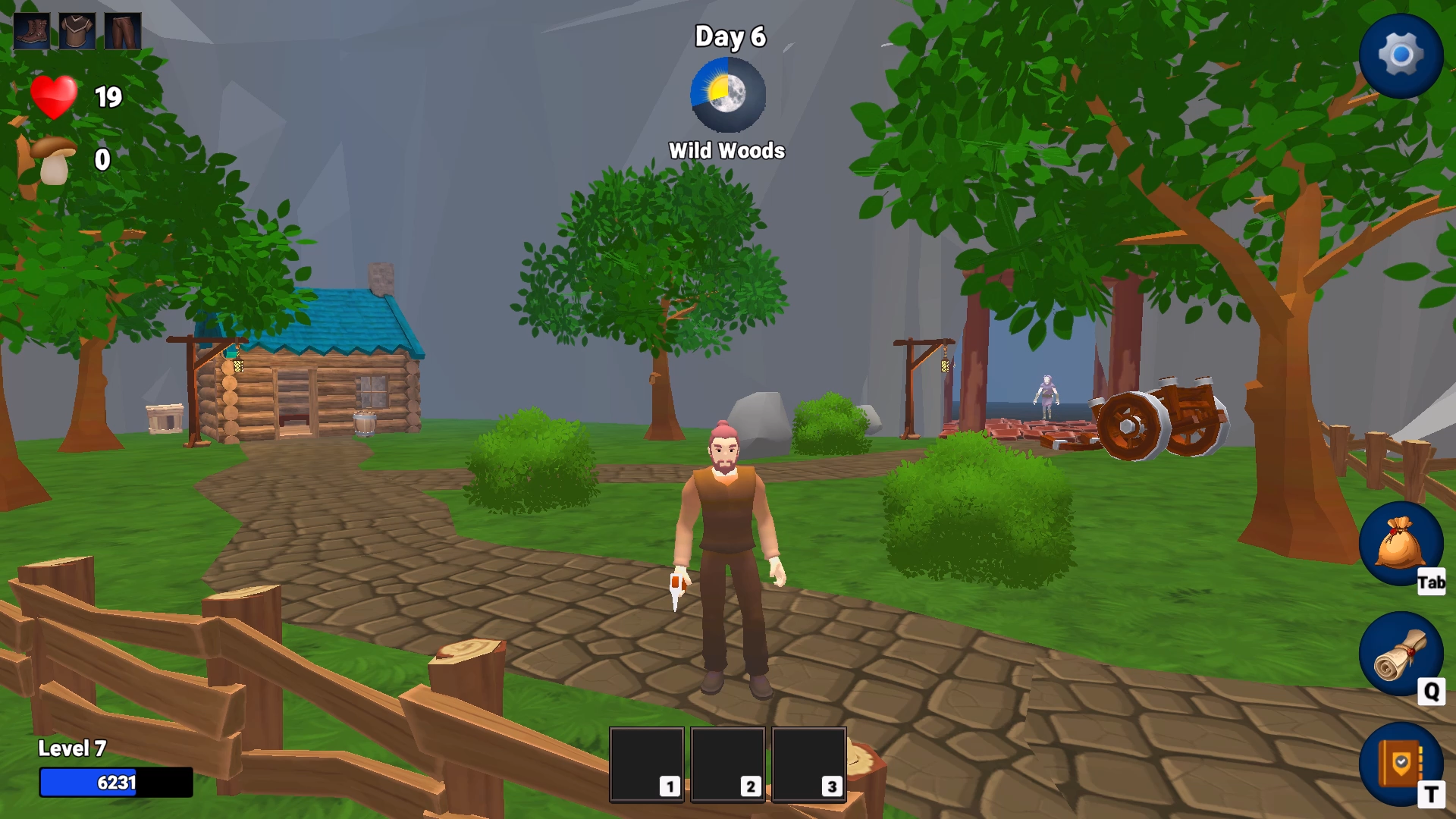
Task: Click the mushroom count of 0
Action: (x=101, y=159)
